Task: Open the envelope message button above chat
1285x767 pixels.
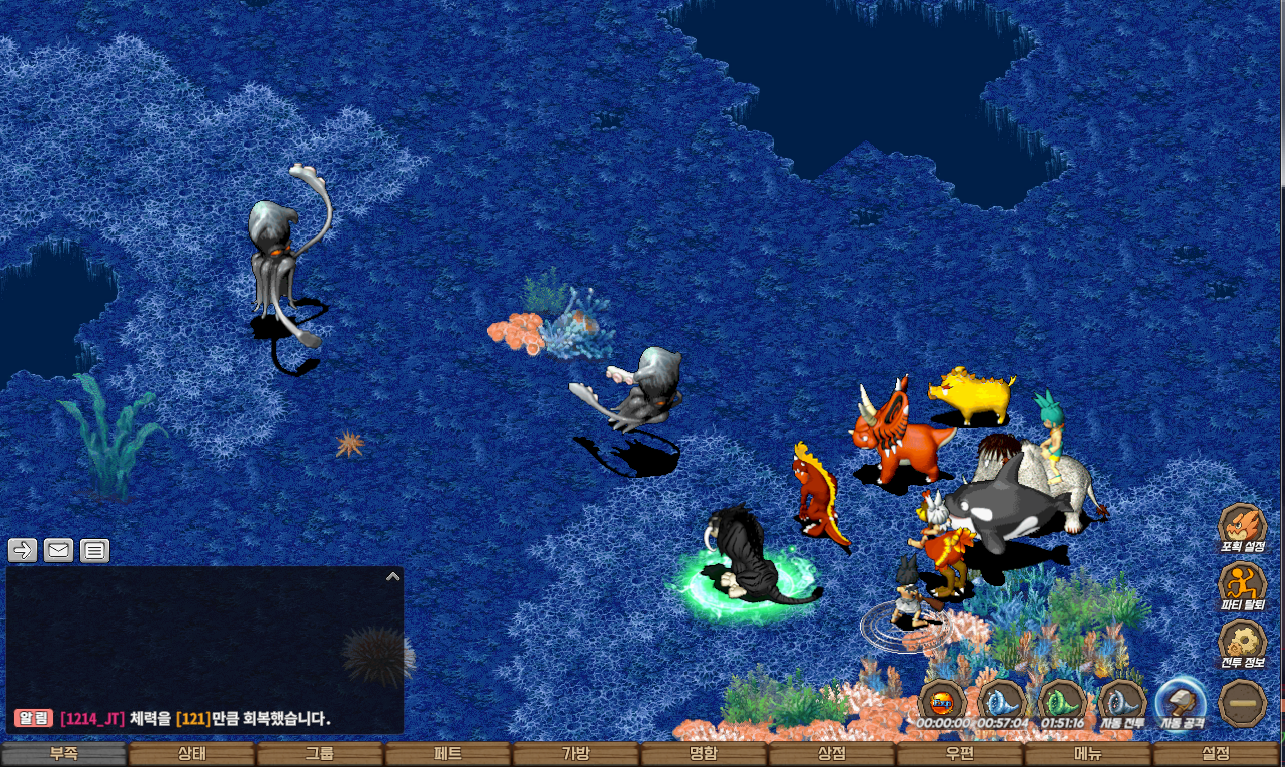Action: 59,549
